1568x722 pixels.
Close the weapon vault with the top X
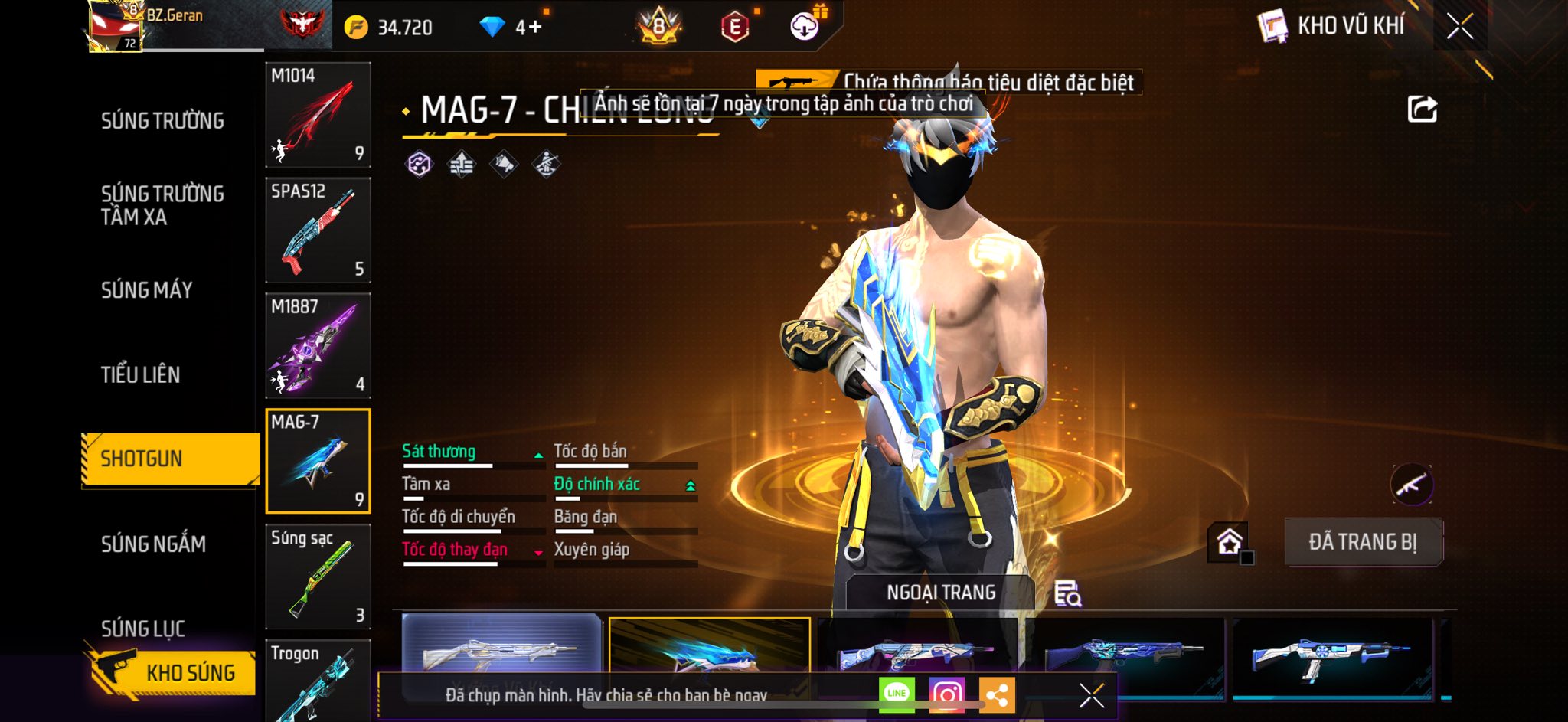tap(1459, 27)
